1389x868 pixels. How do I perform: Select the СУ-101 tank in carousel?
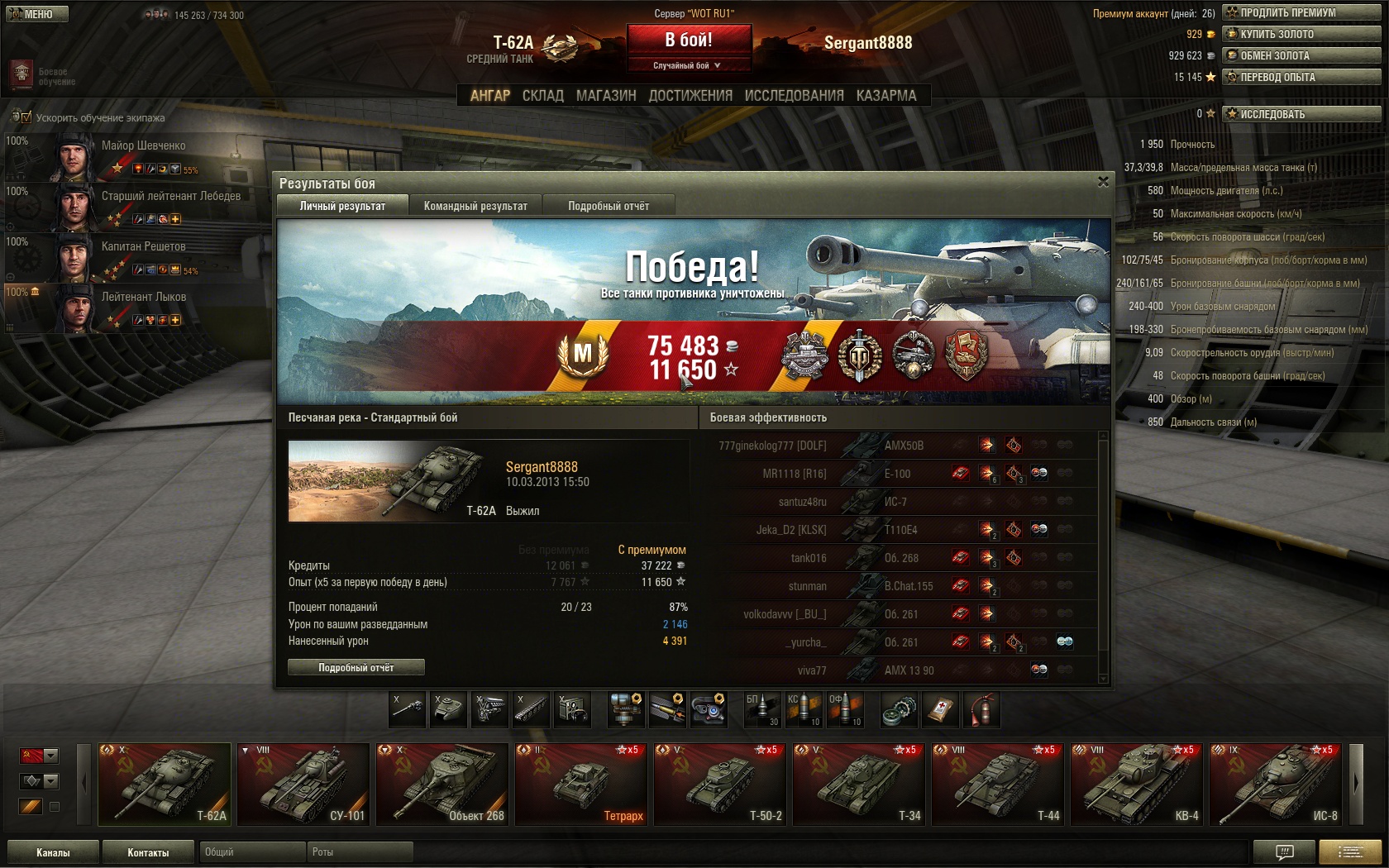coord(303,785)
